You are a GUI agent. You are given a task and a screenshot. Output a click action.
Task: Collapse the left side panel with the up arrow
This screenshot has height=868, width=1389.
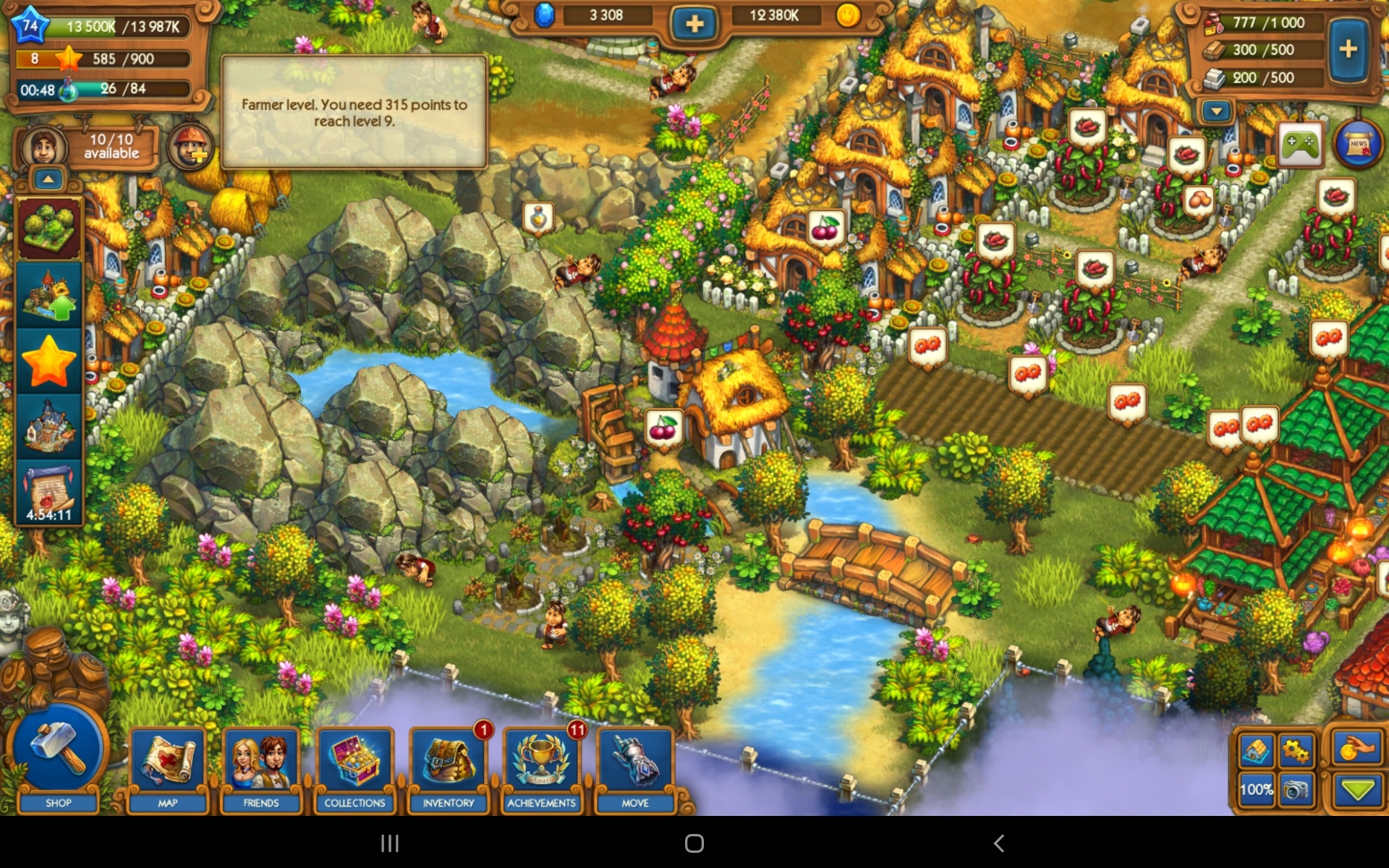click(48, 179)
